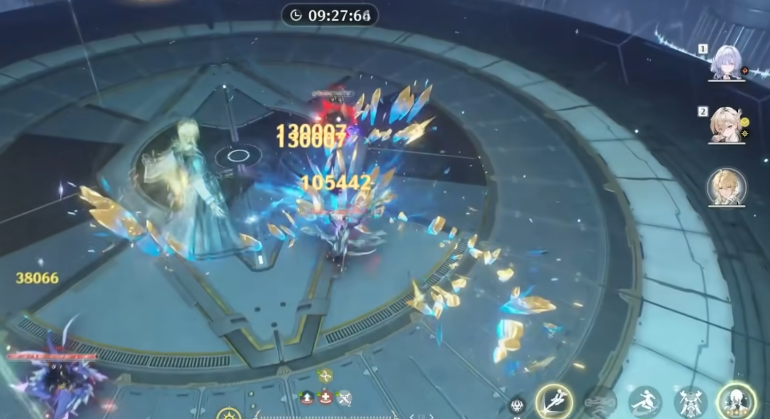770x419 pixels.
Task: Select the active blonde character portrait
Action: [x=727, y=188]
